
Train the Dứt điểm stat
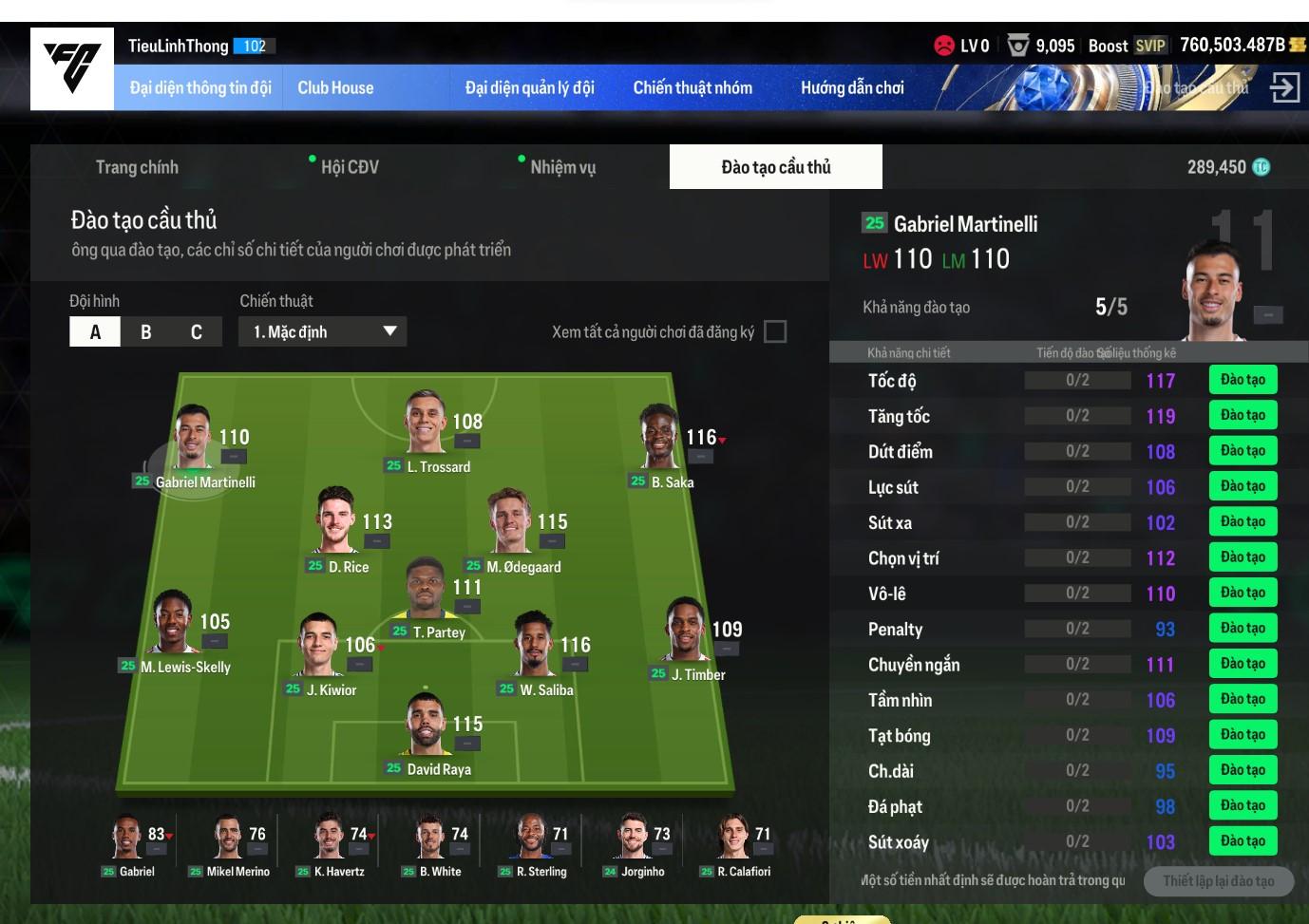click(x=1243, y=451)
